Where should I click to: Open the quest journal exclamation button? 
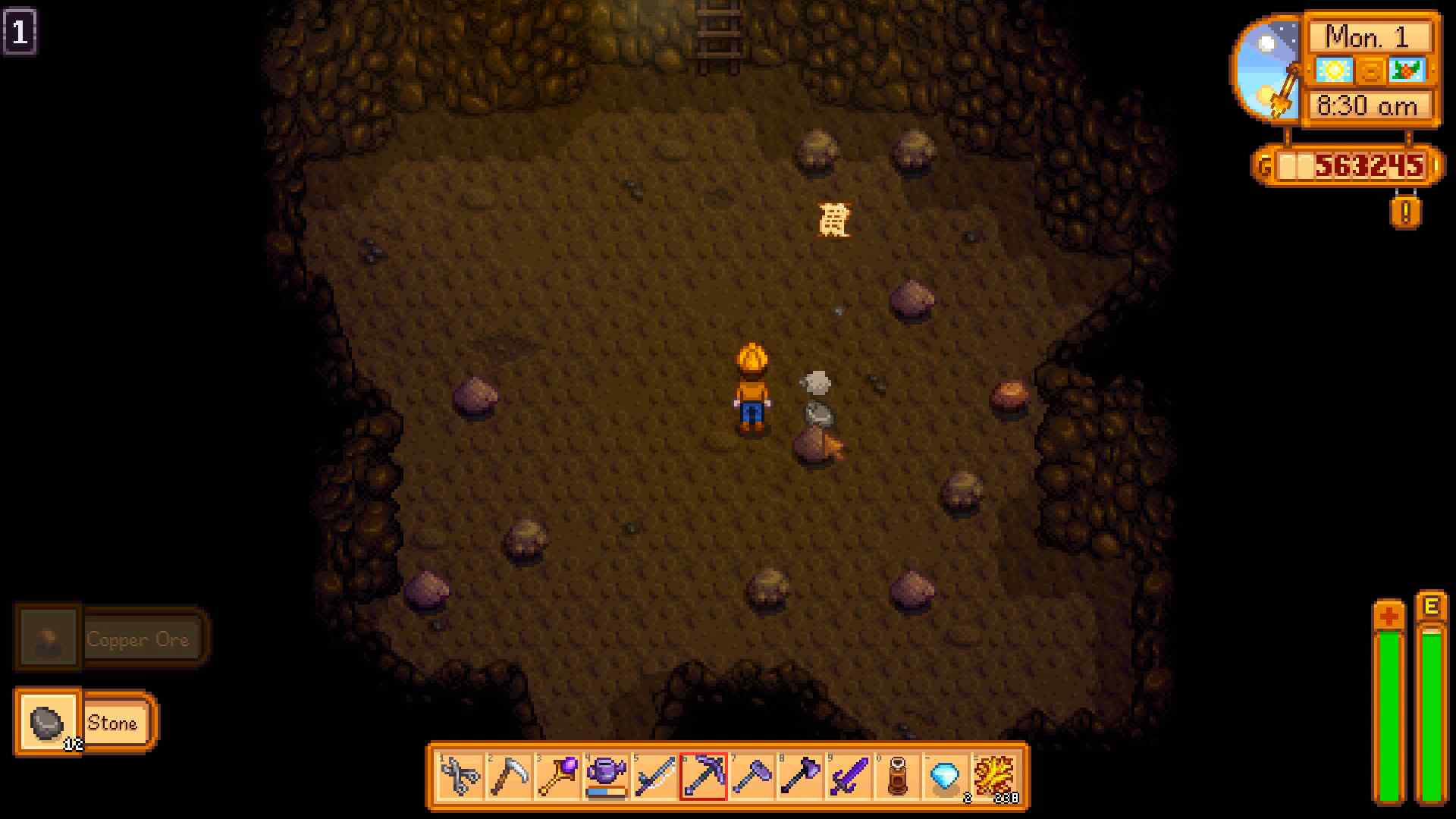tap(1407, 213)
